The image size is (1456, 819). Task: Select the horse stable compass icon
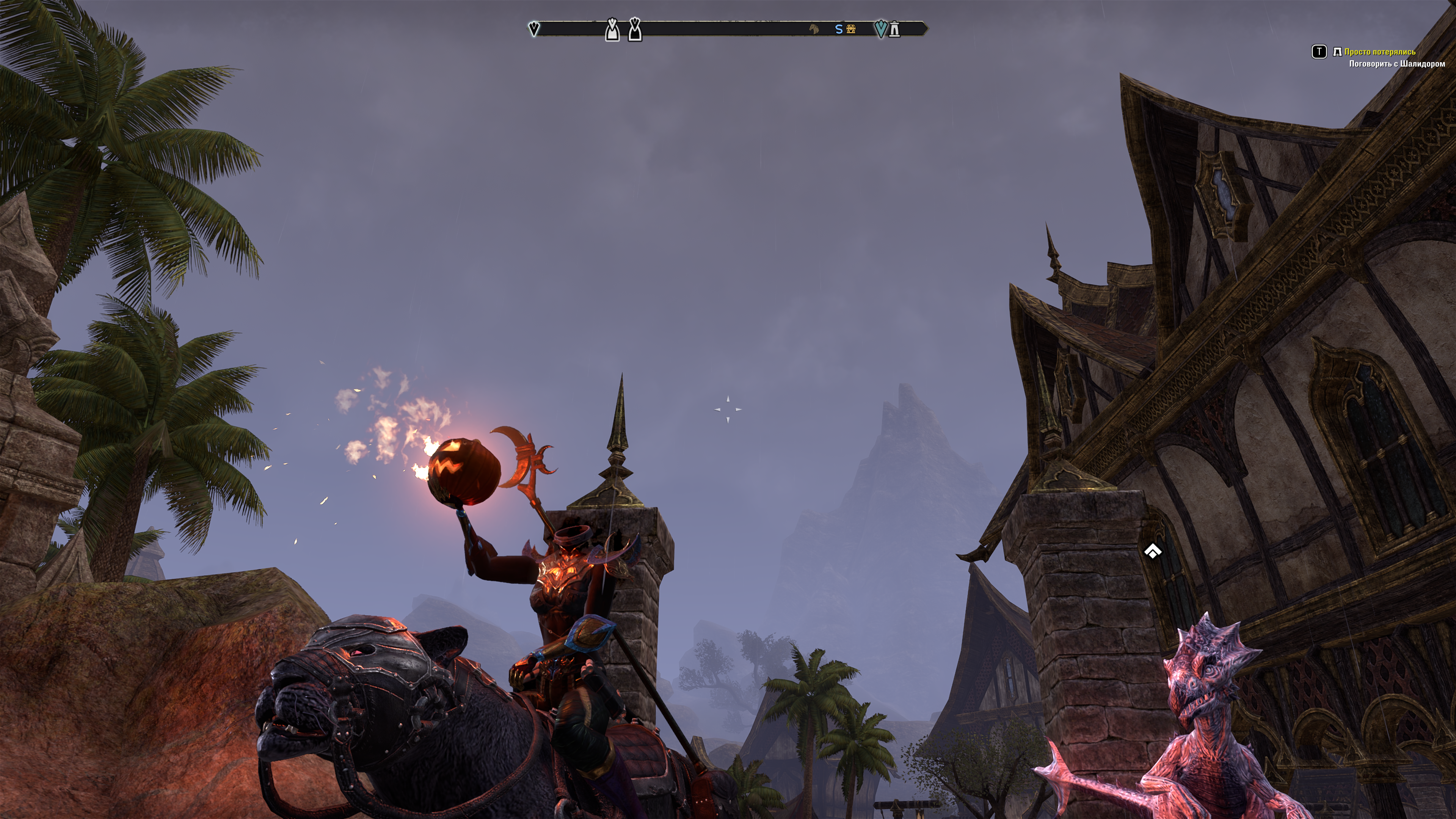click(x=814, y=29)
